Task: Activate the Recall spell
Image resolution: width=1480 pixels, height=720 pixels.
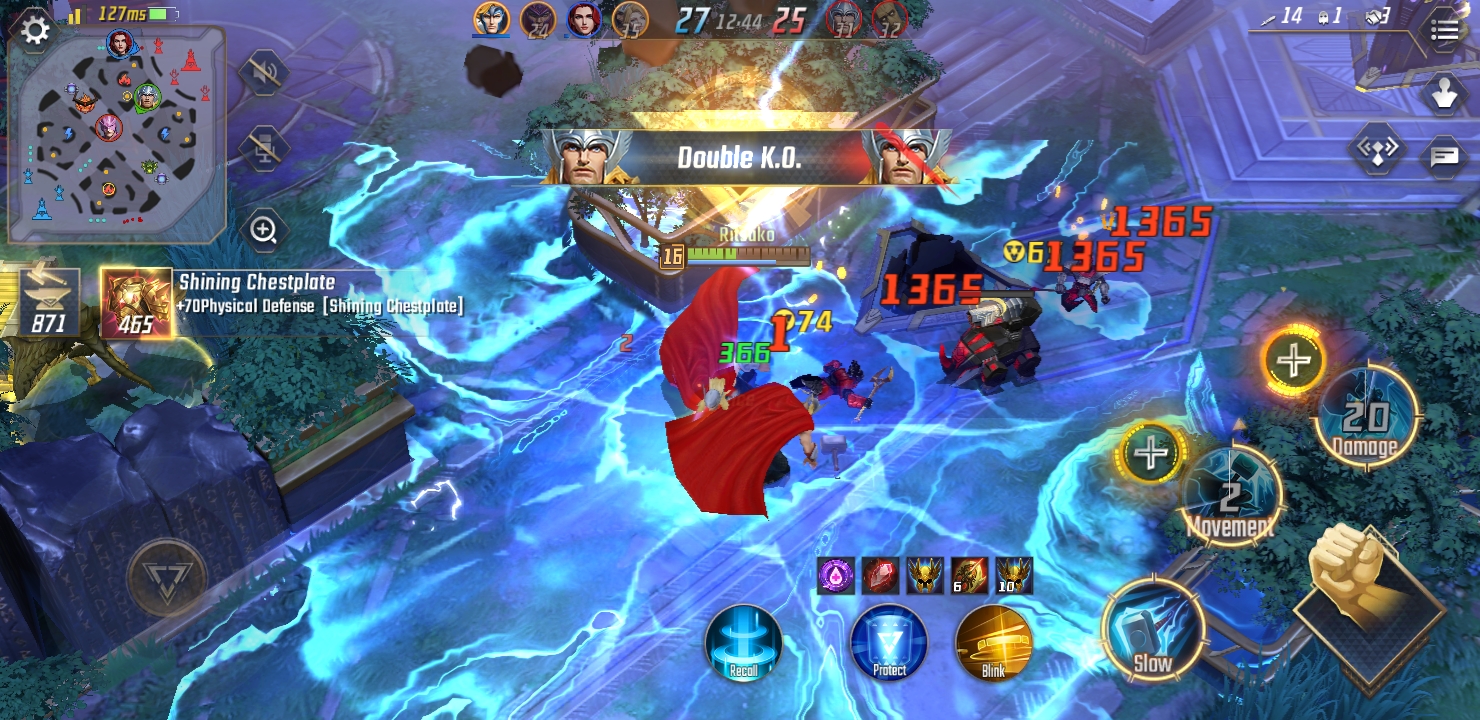Action: [743, 643]
